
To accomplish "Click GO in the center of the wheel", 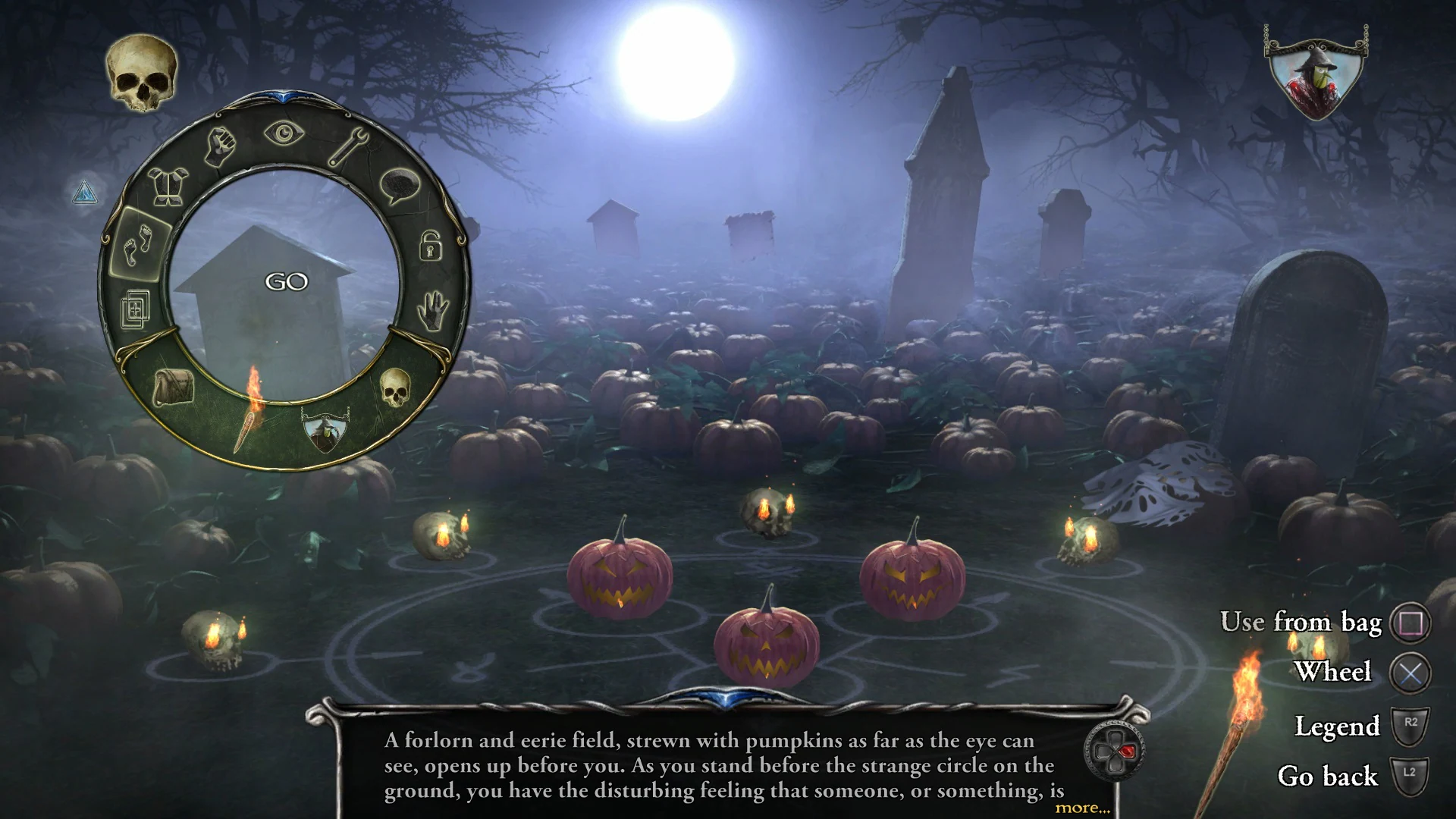I will tap(287, 281).
